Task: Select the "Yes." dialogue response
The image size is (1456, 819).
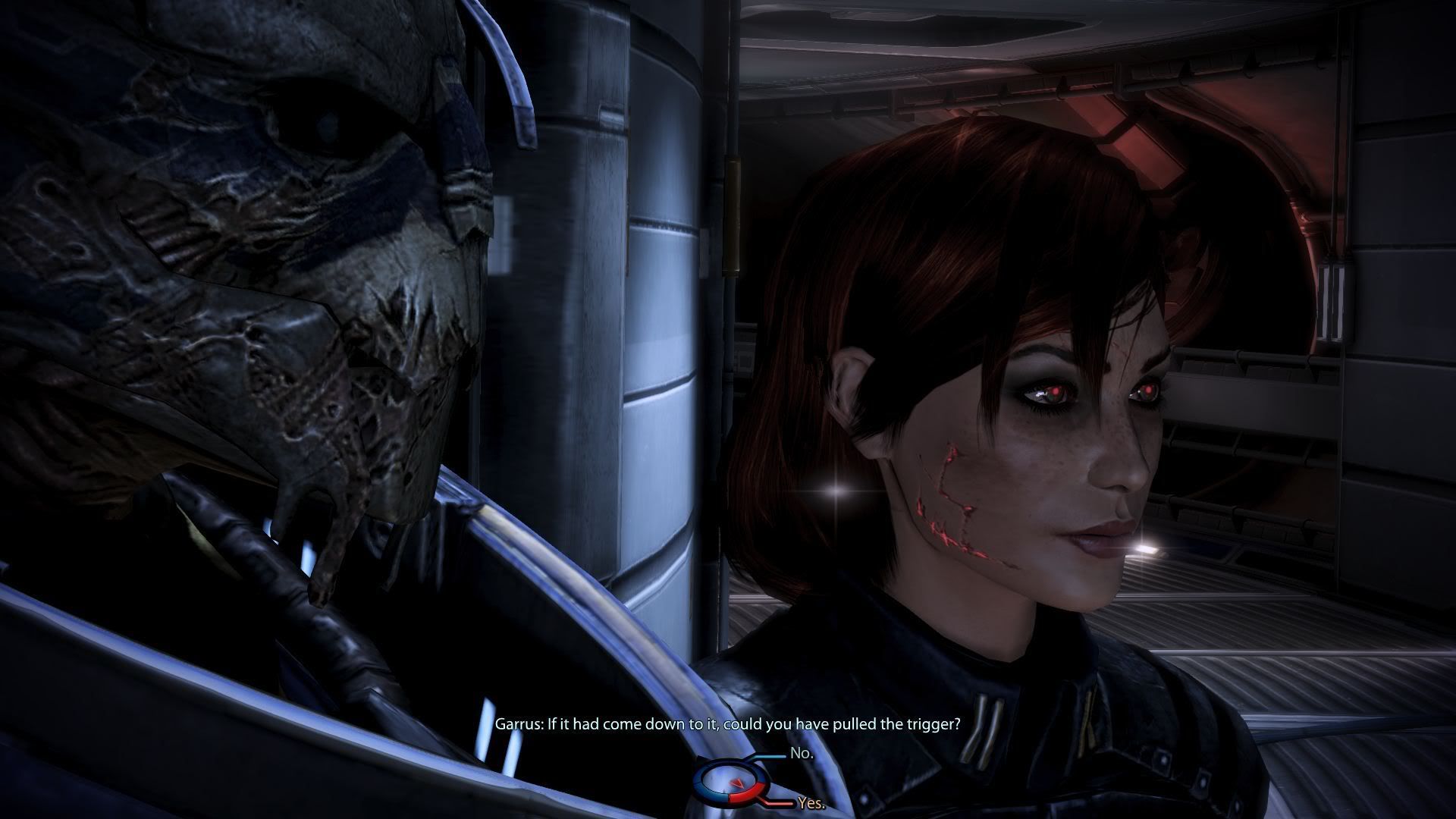Action: point(811,804)
